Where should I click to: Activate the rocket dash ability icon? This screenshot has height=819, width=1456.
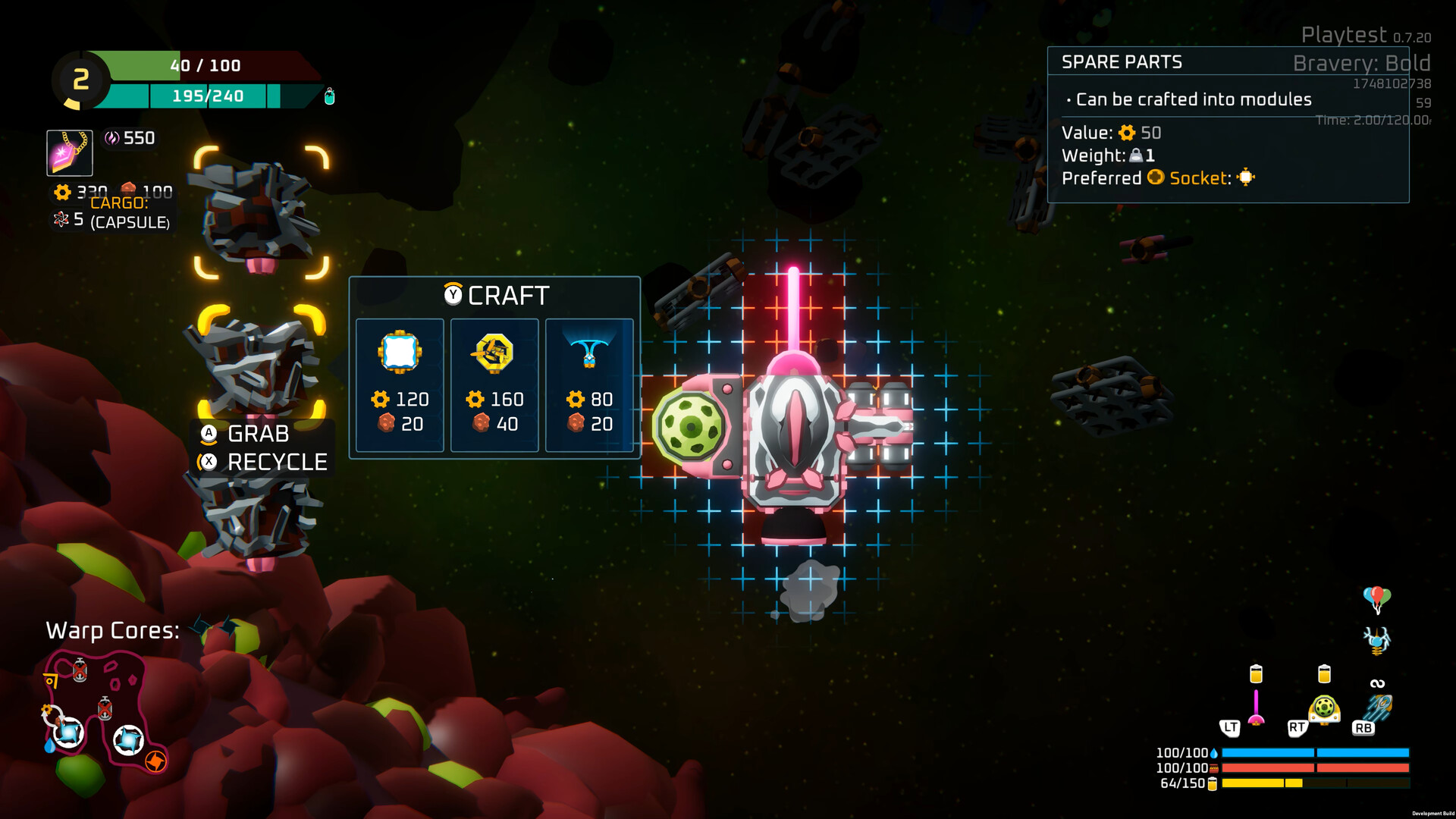[x=1378, y=708]
